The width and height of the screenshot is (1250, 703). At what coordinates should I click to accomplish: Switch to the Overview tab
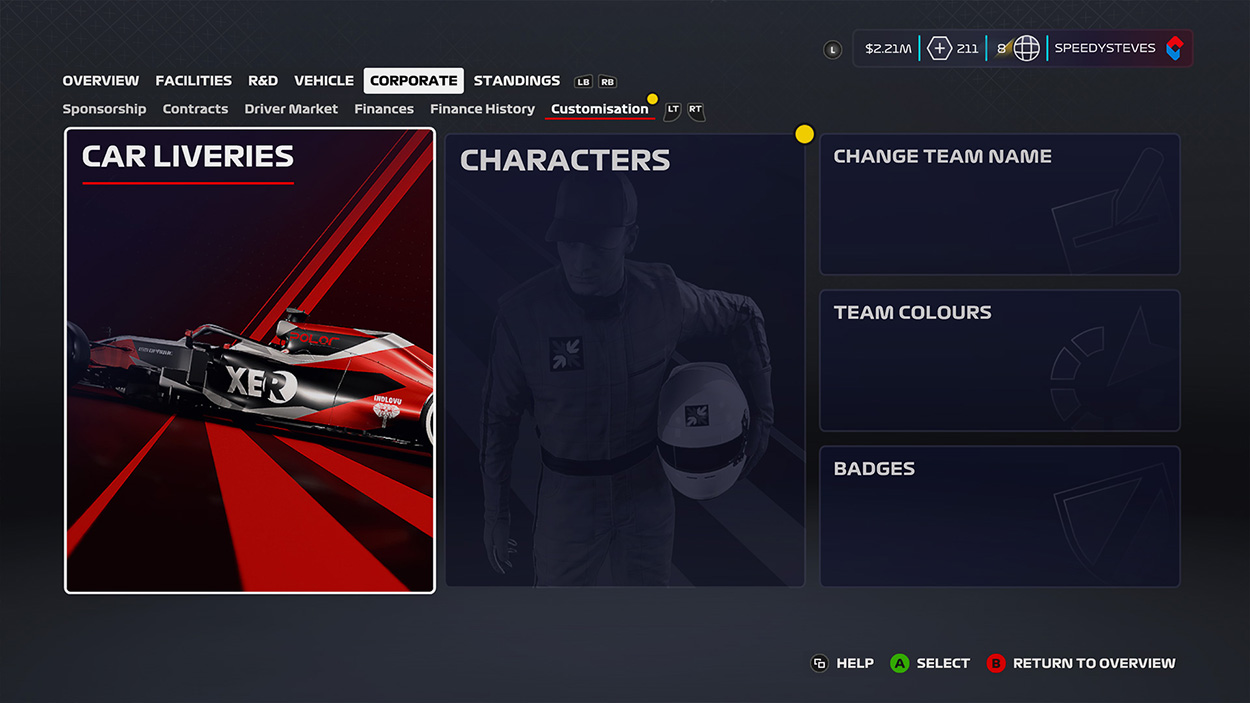coord(100,81)
